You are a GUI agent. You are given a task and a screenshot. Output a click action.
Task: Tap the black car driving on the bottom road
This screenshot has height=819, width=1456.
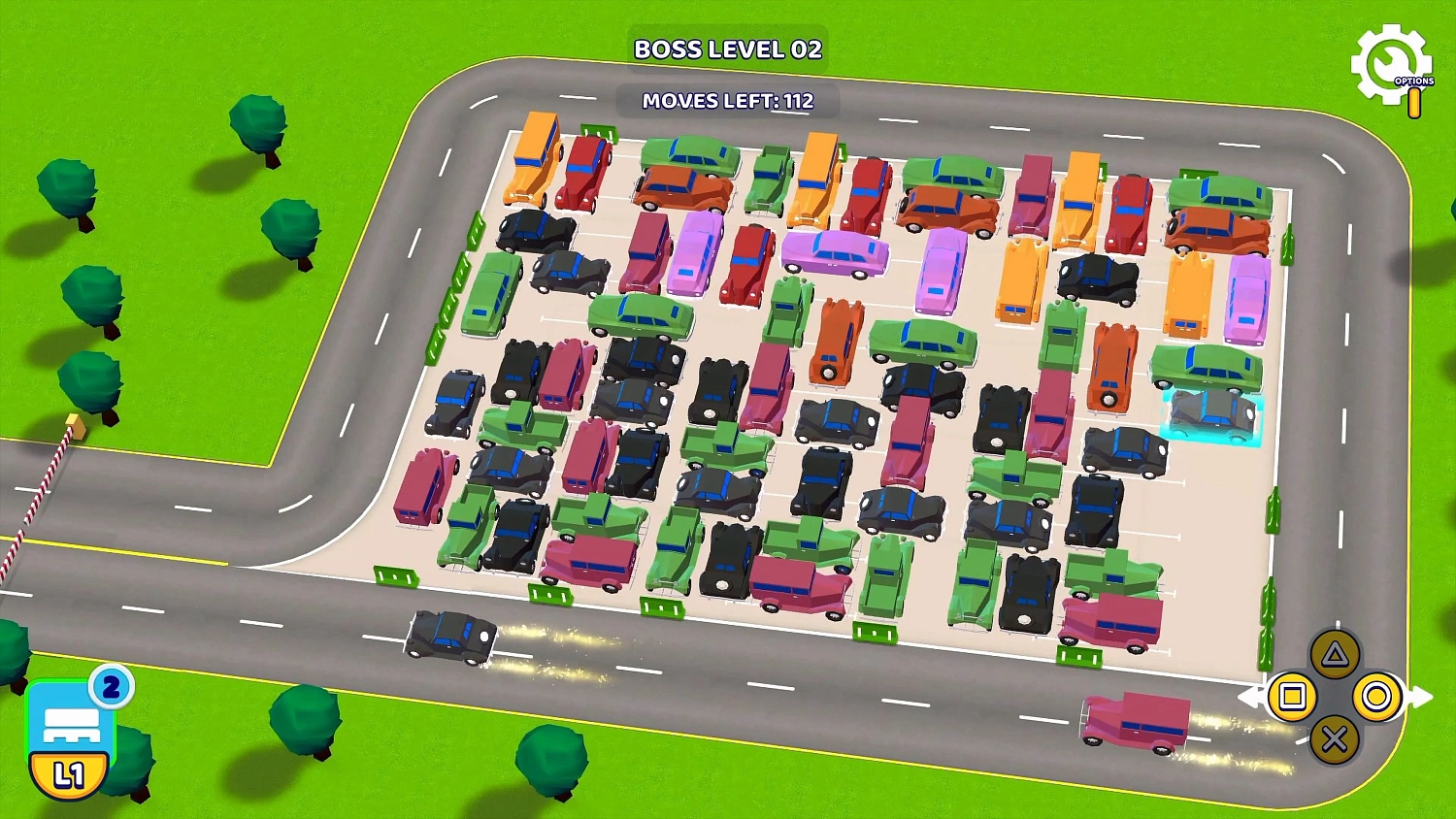tap(452, 637)
